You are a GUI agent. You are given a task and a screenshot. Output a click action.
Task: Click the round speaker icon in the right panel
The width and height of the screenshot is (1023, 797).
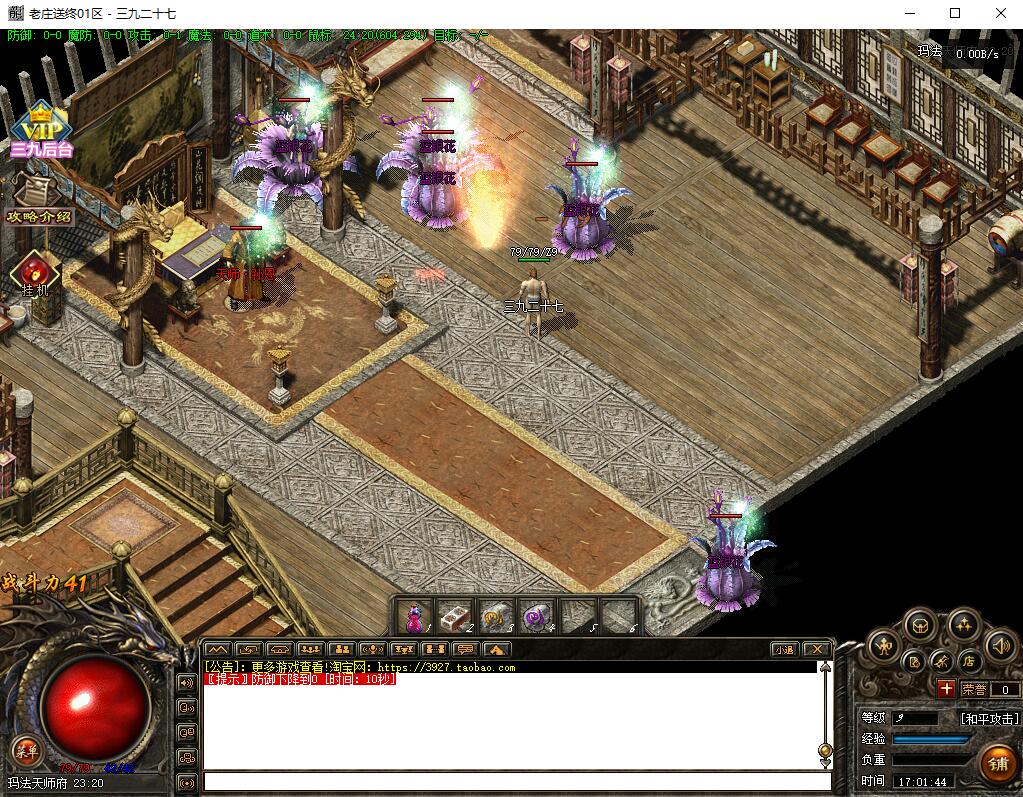coord(999,645)
